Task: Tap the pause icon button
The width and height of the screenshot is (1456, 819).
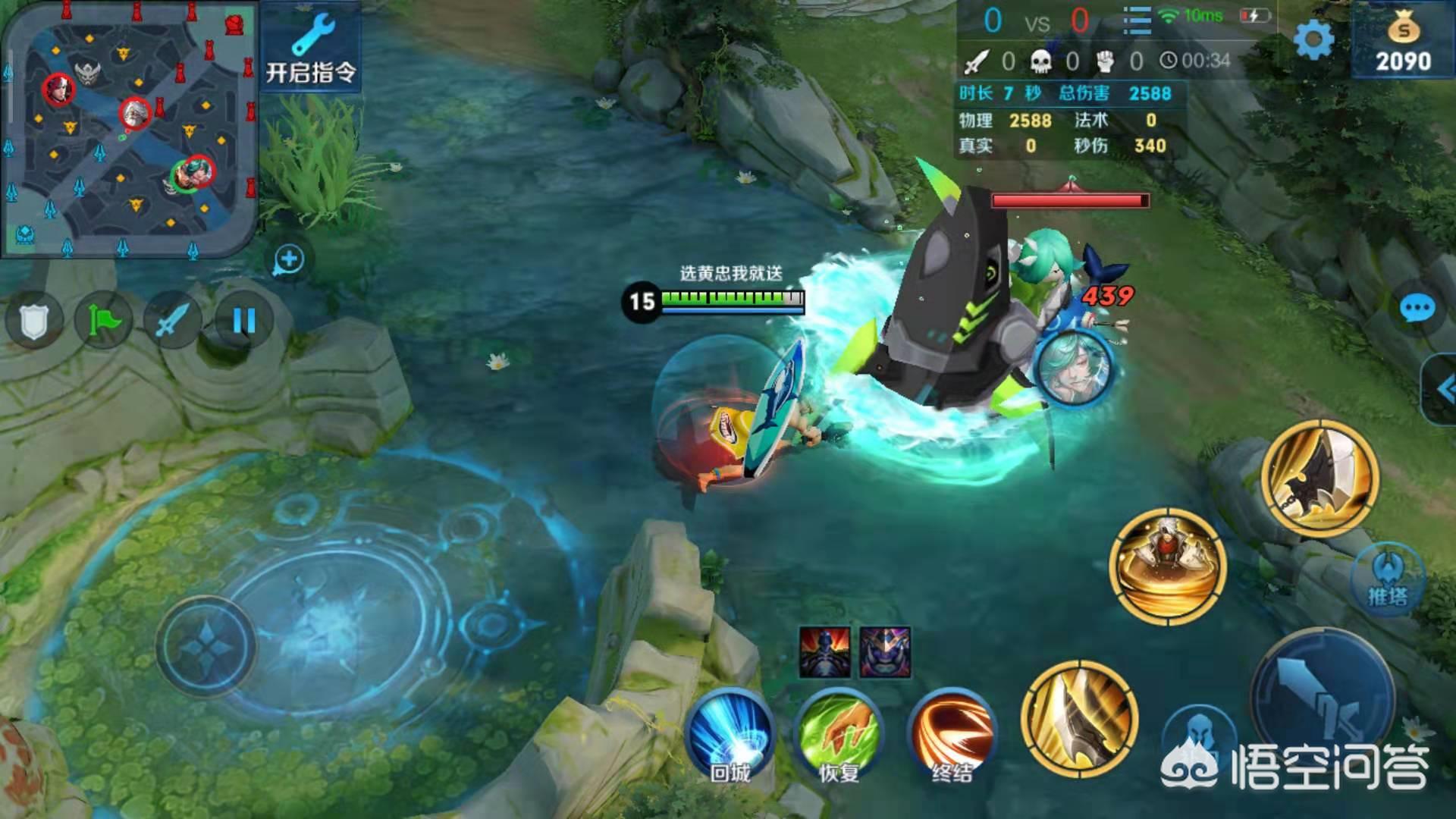Action: tap(243, 322)
